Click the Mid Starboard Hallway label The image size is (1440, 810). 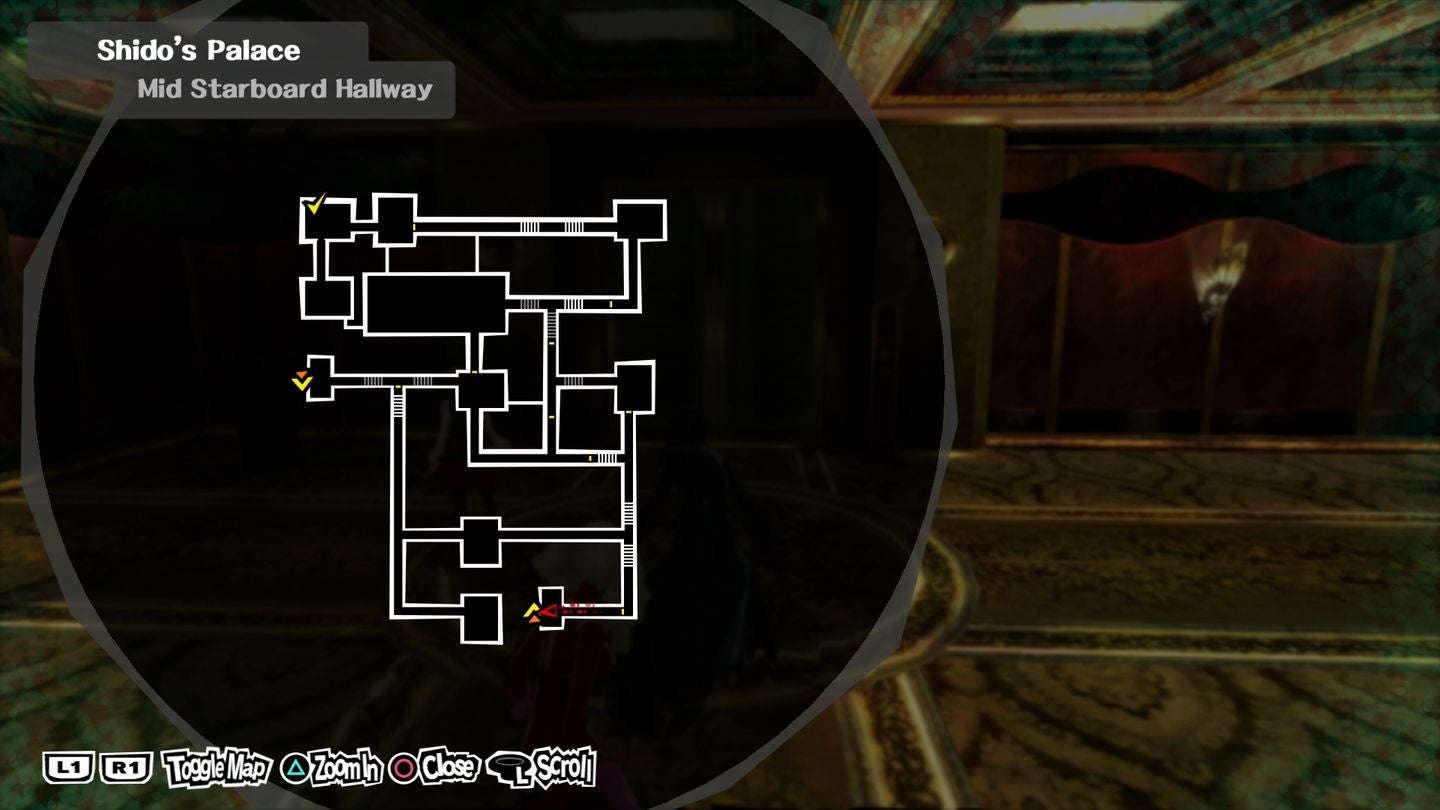coord(283,89)
